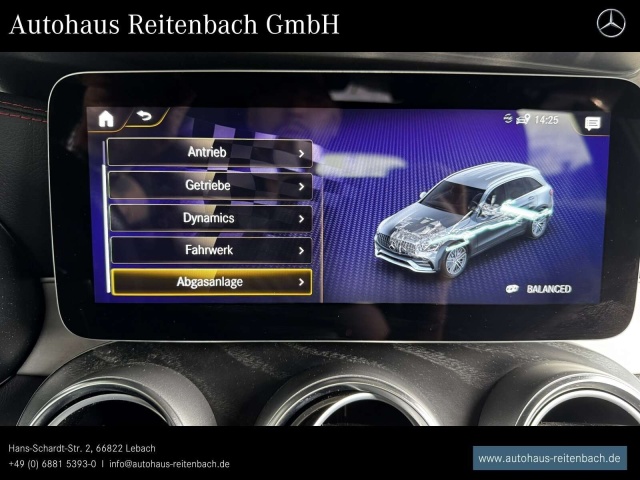
Task: Choose the Dynamics menu entry
Action: click(x=209, y=218)
